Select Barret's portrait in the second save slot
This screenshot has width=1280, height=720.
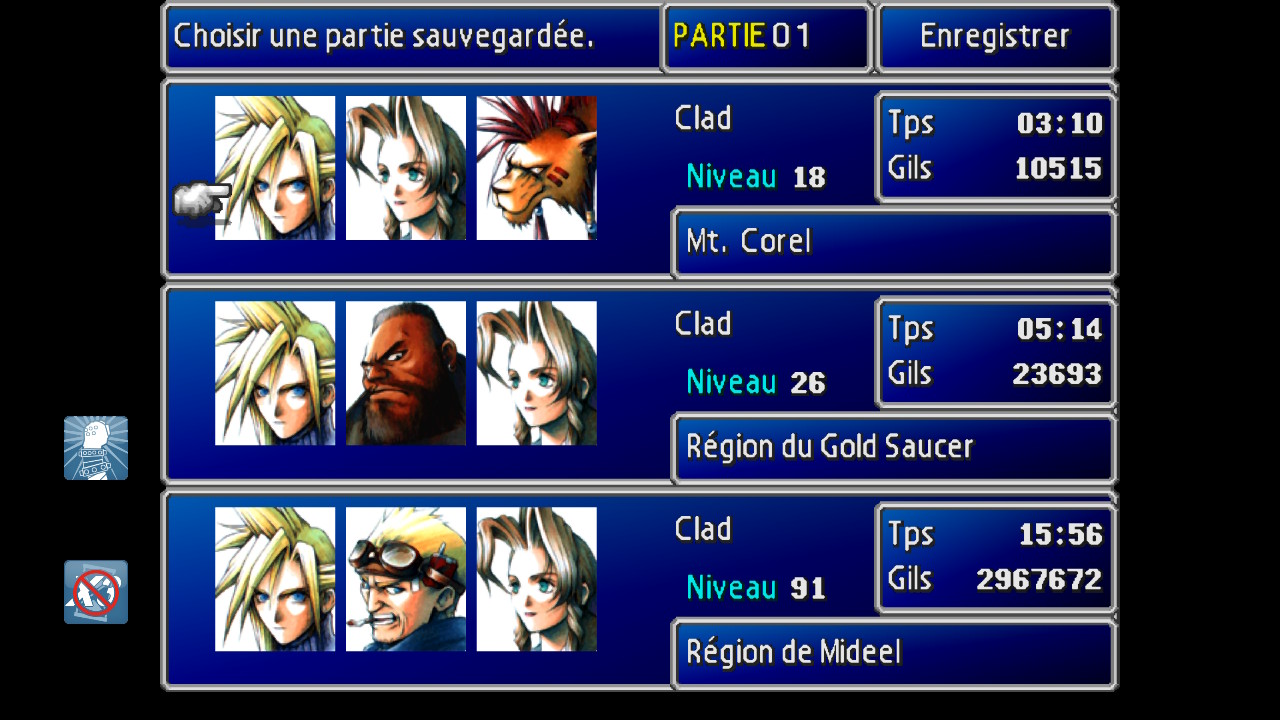point(405,372)
